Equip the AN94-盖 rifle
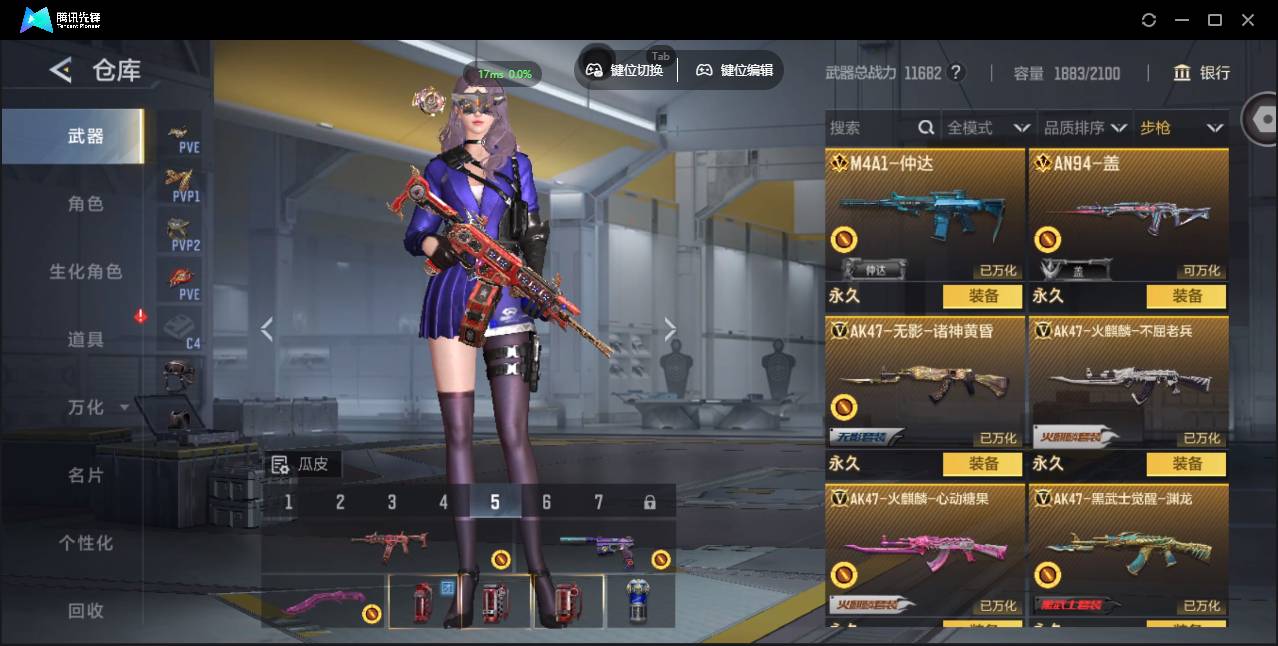This screenshot has height=646, width=1278. coord(1186,296)
